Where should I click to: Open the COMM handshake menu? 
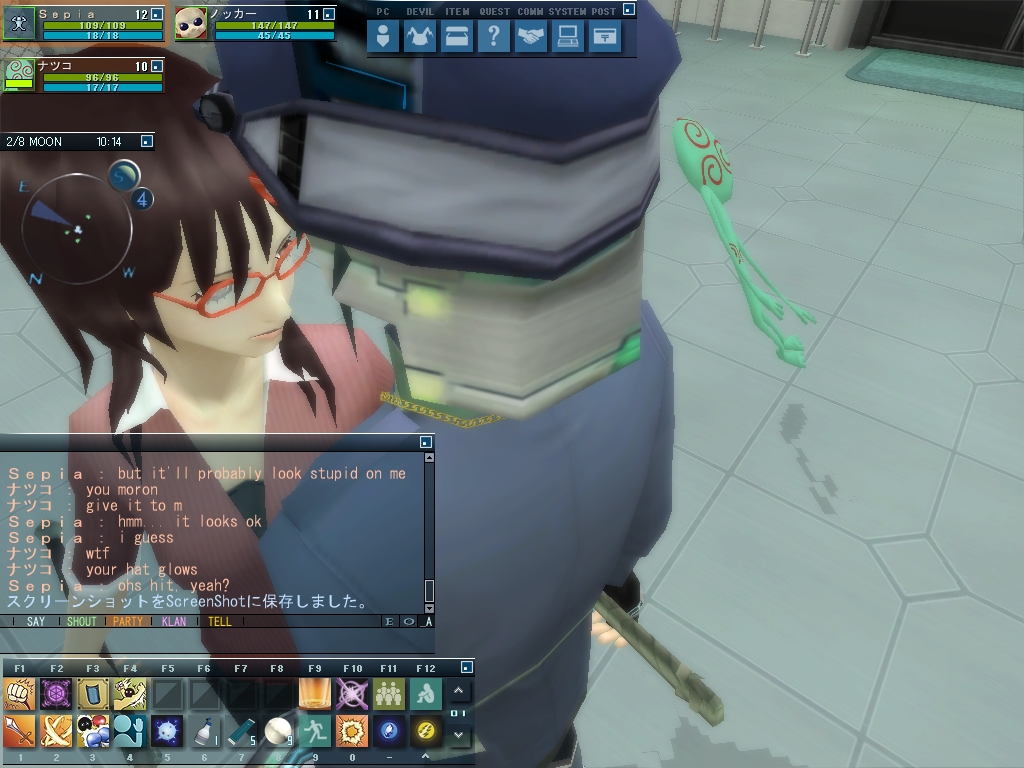pyautogui.click(x=531, y=37)
